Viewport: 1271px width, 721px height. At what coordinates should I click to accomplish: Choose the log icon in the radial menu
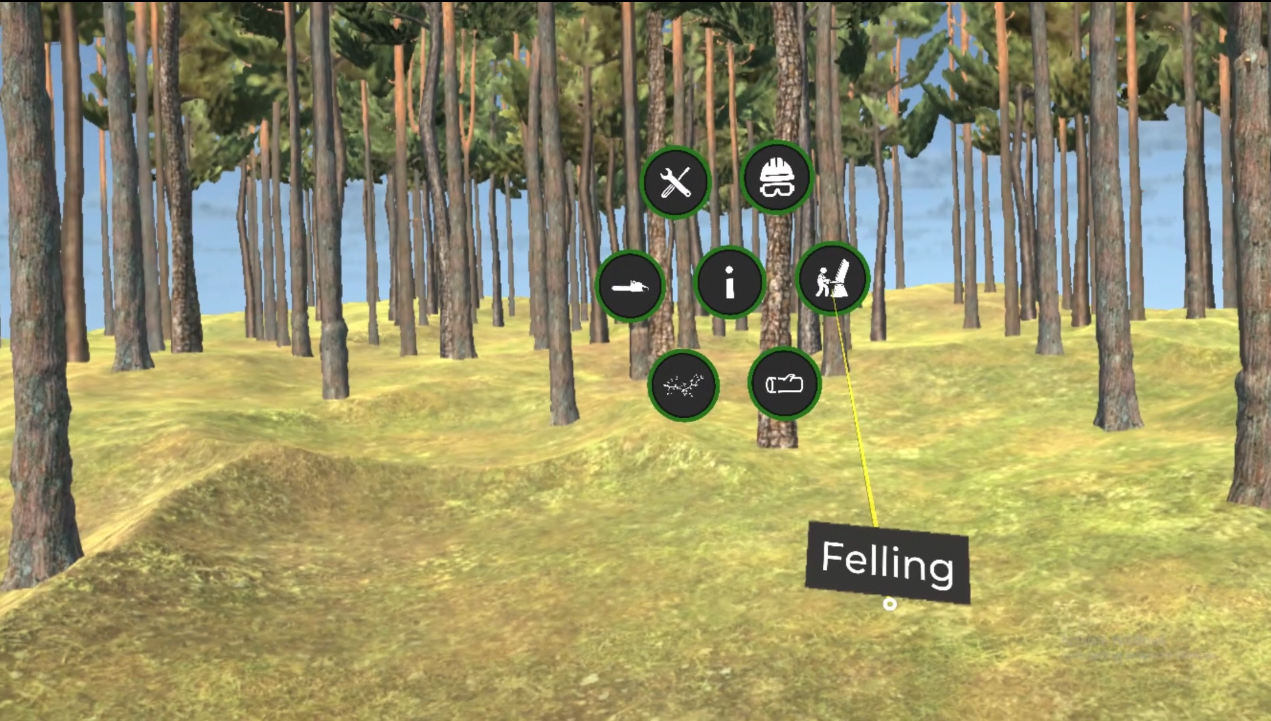(x=785, y=383)
